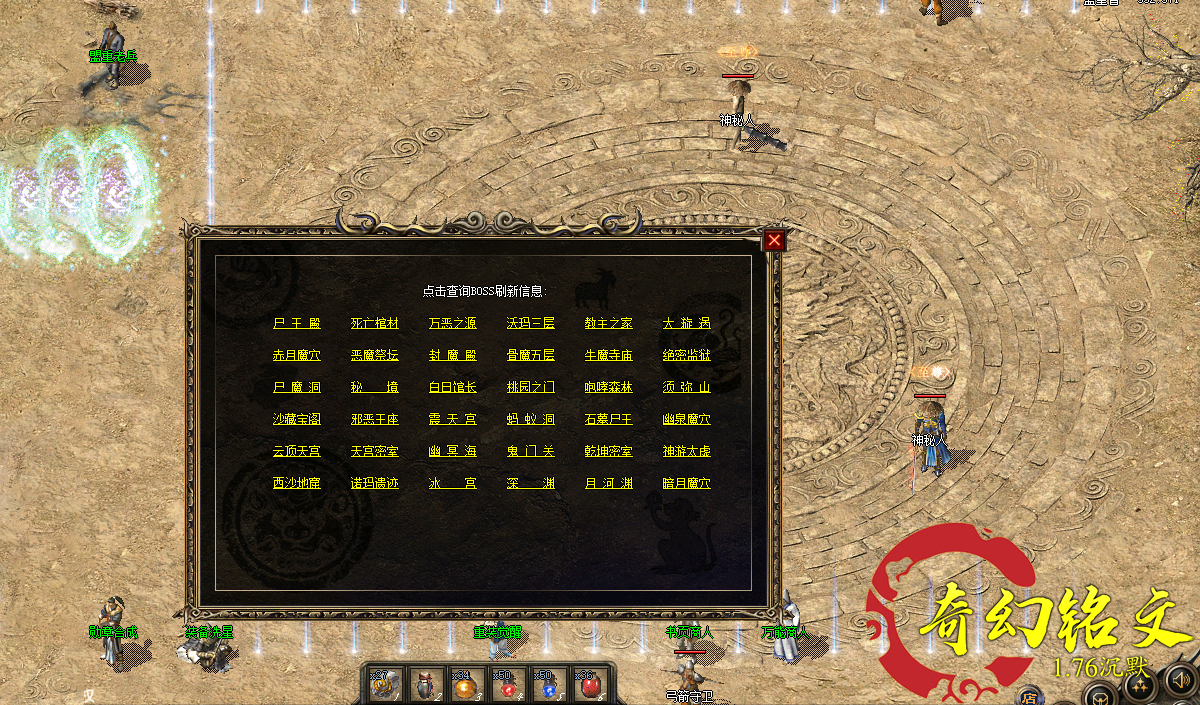Close the BOSS refresh info window

click(774, 240)
